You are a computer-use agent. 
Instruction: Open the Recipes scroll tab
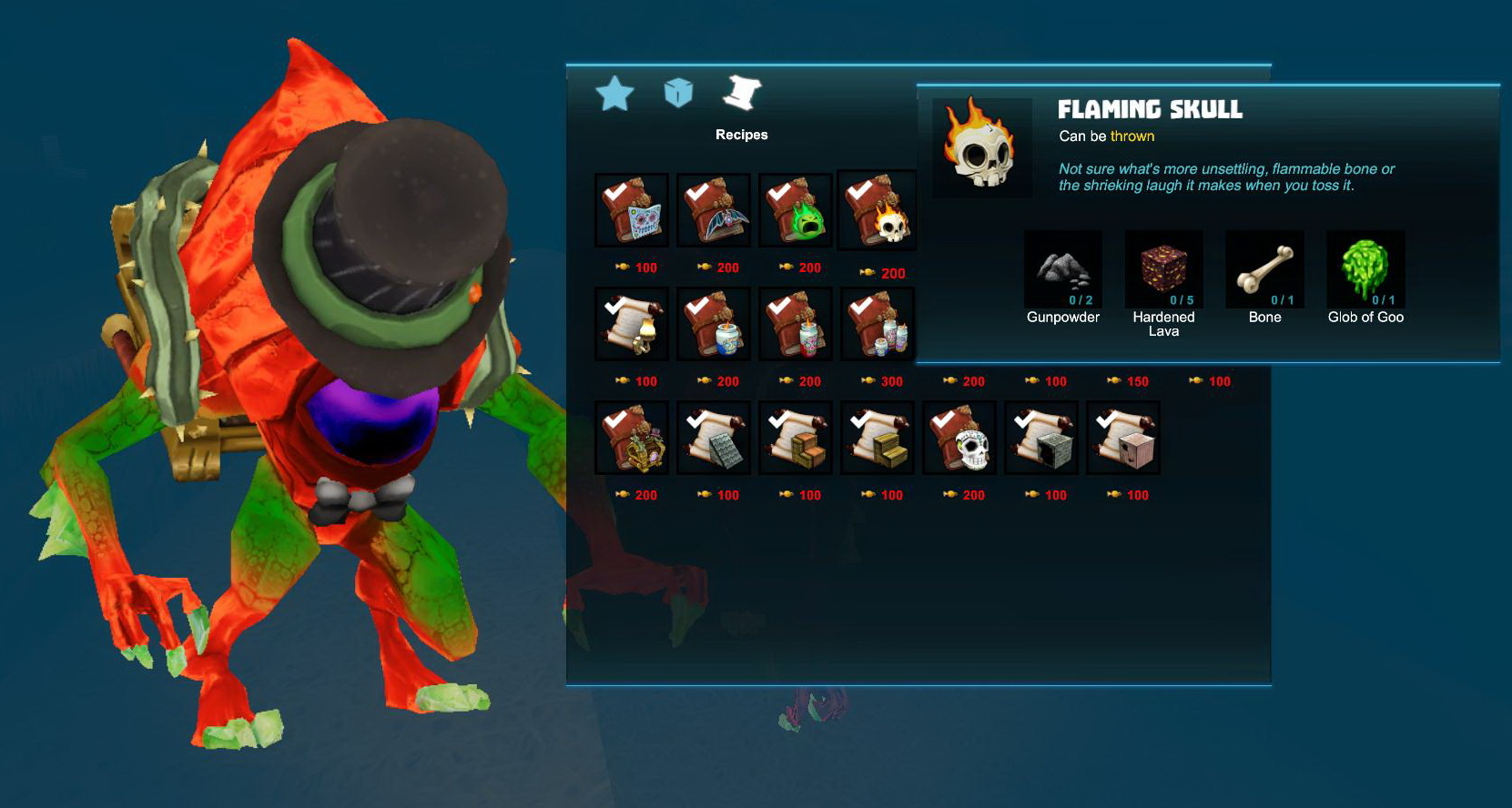pyautogui.click(x=742, y=92)
